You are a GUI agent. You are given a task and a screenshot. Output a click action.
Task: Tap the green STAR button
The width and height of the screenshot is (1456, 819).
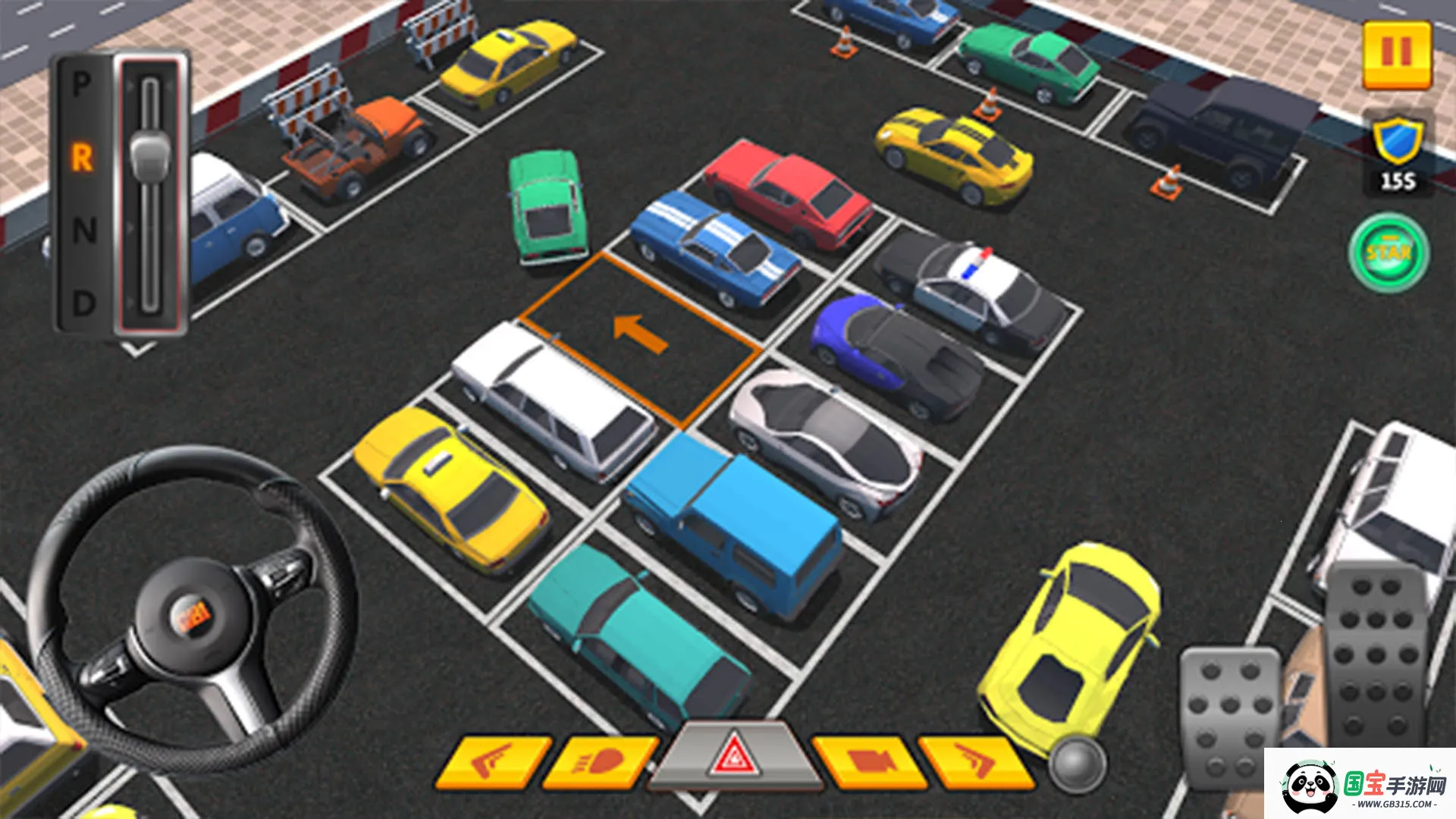click(x=1389, y=253)
